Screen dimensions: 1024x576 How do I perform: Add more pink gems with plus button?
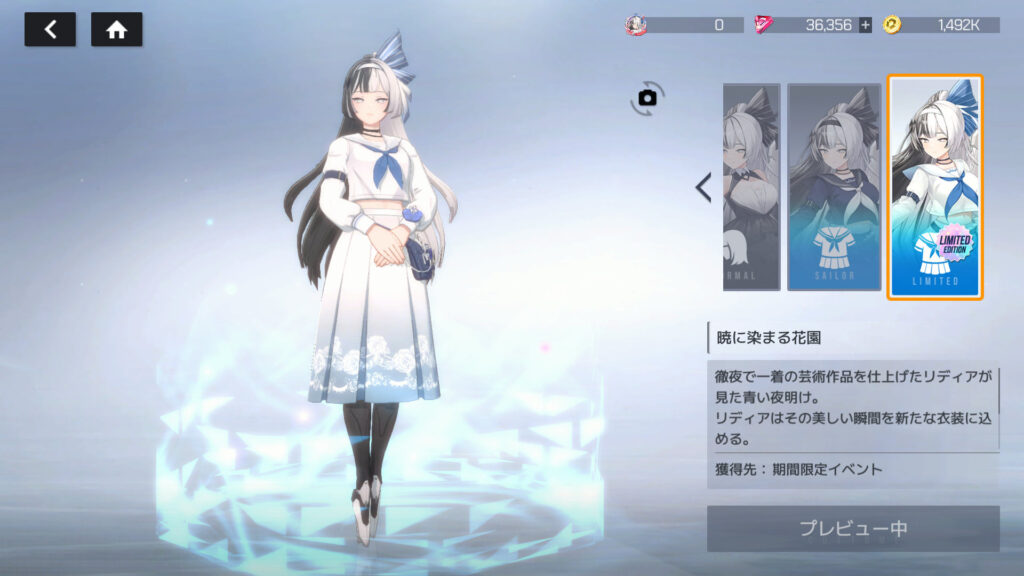tap(865, 25)
